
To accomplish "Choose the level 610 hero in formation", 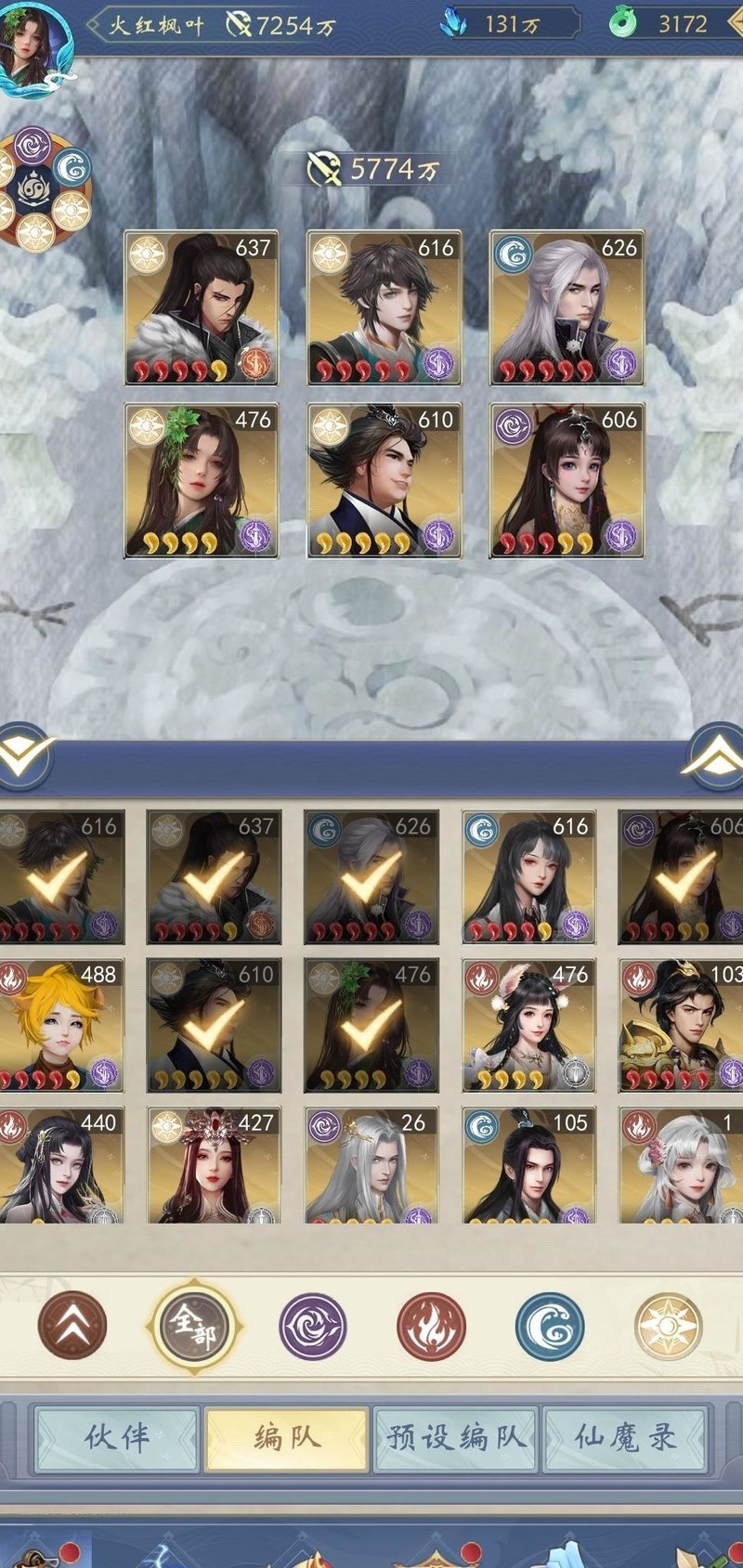I will point(384,480).
